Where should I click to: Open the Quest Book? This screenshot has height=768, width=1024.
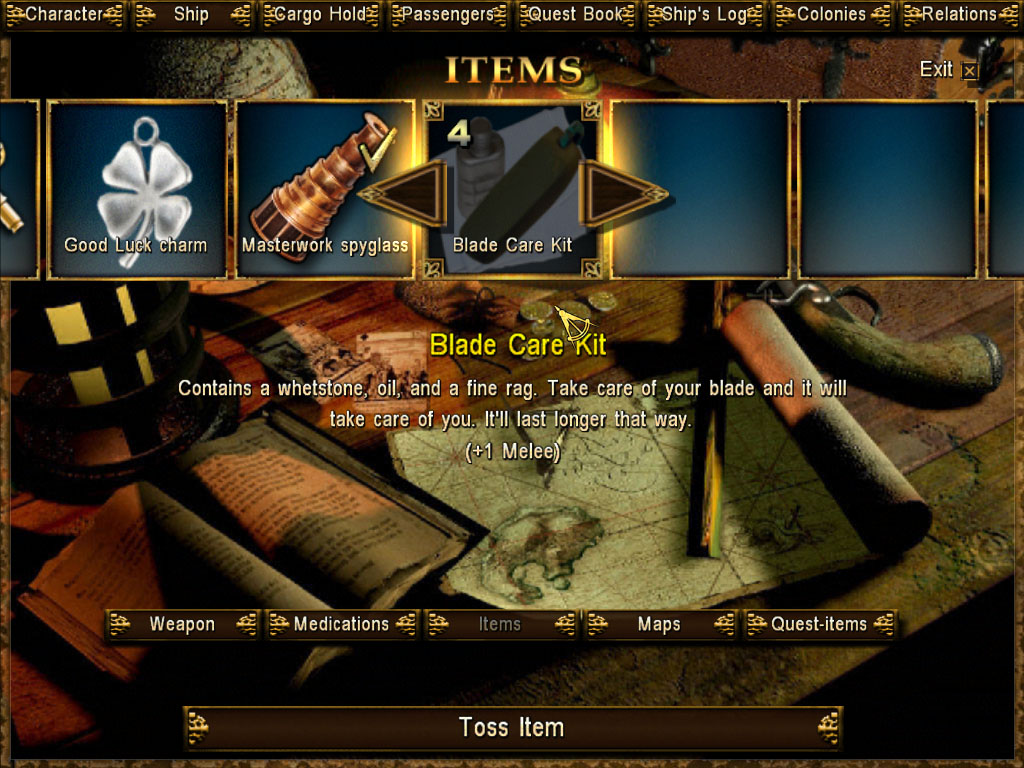pos(576,15)
